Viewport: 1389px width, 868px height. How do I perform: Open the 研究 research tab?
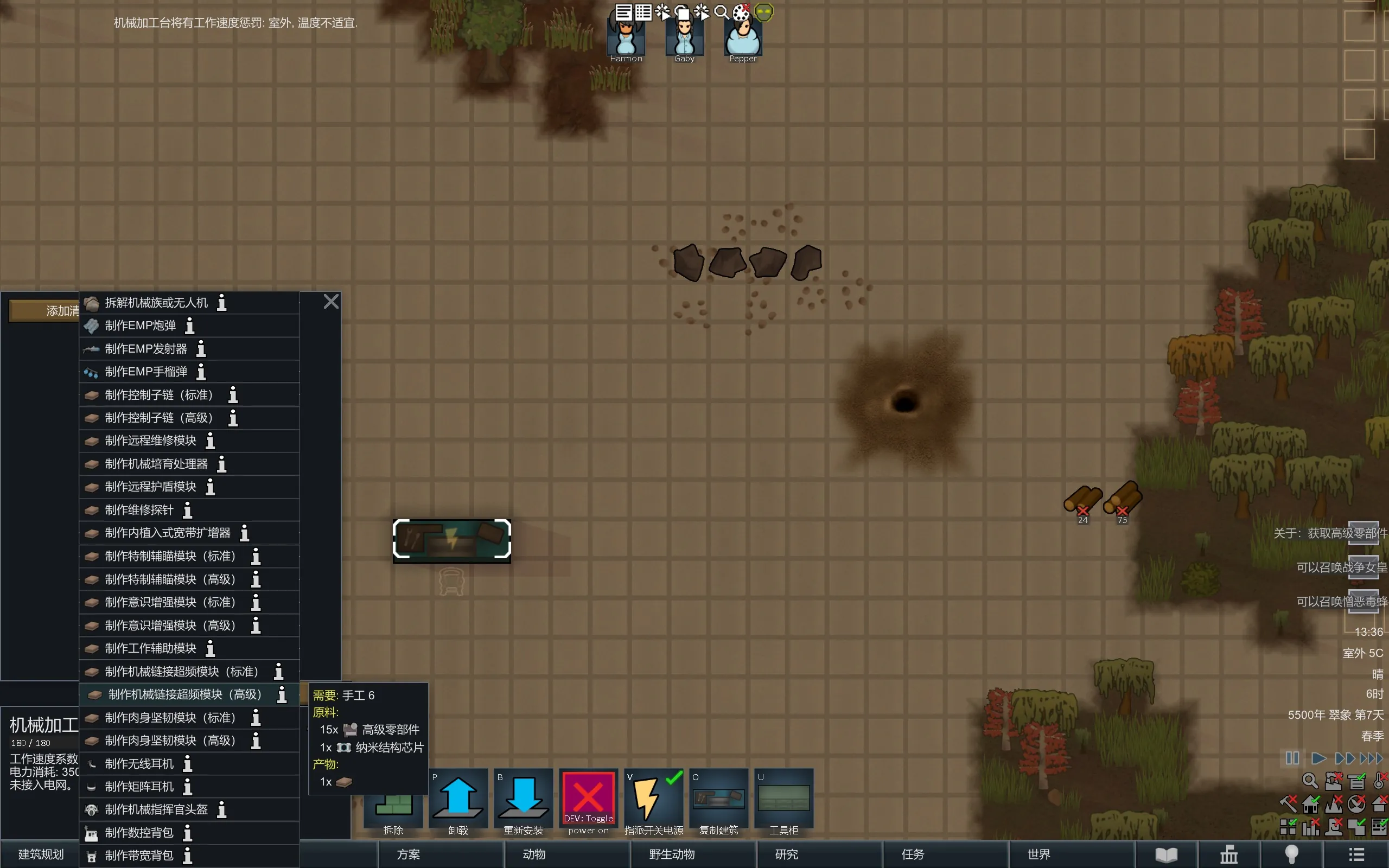point(786,854)
